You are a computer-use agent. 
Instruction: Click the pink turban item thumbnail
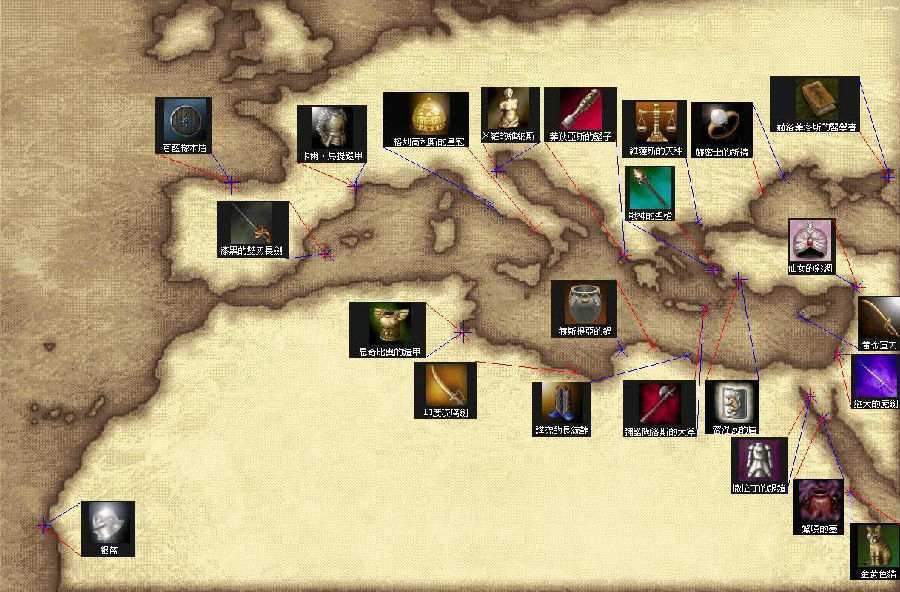point(811,241)
